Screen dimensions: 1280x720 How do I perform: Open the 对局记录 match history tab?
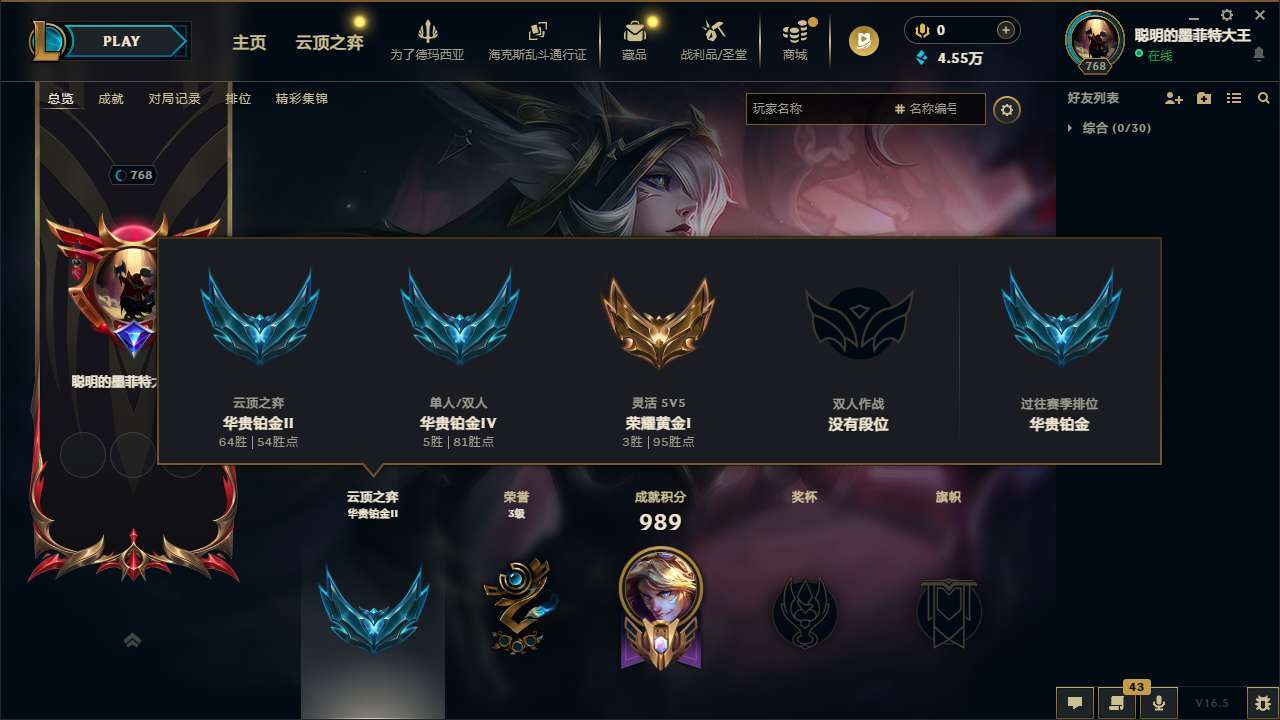click(177, 99)
